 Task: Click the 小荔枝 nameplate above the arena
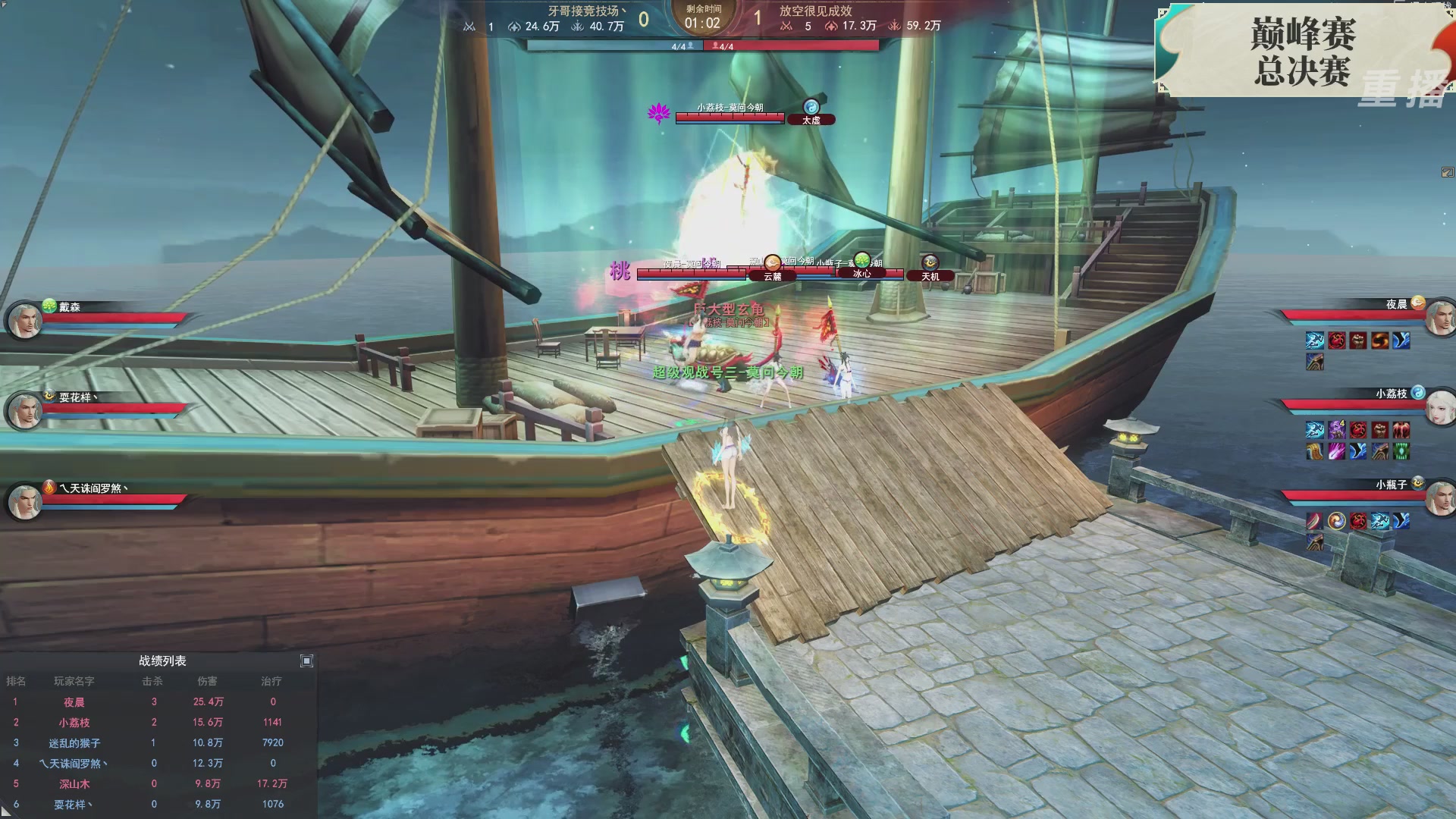tap(730, 108)
